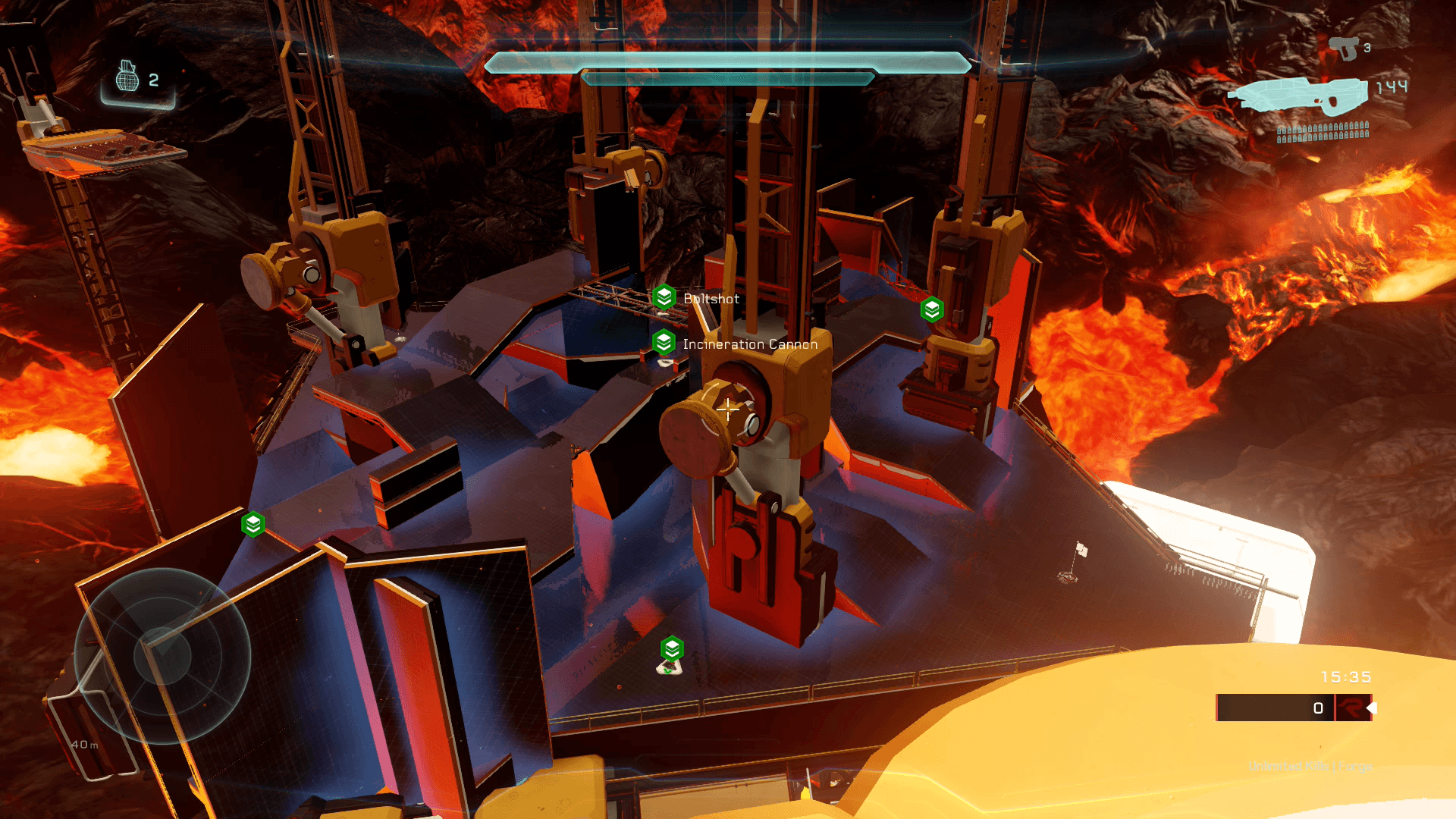Click the Boltshot weapon marker
This screenshot has width=1456, height=819.
coord(664,297)
